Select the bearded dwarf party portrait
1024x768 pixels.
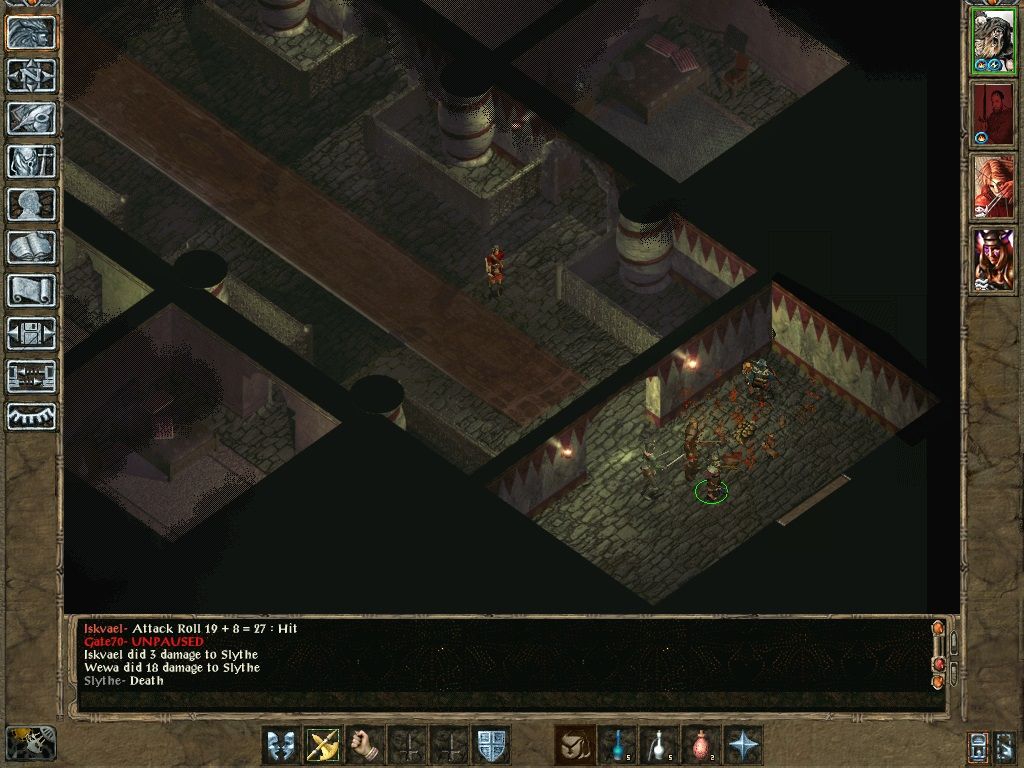(x=994, y=41)
